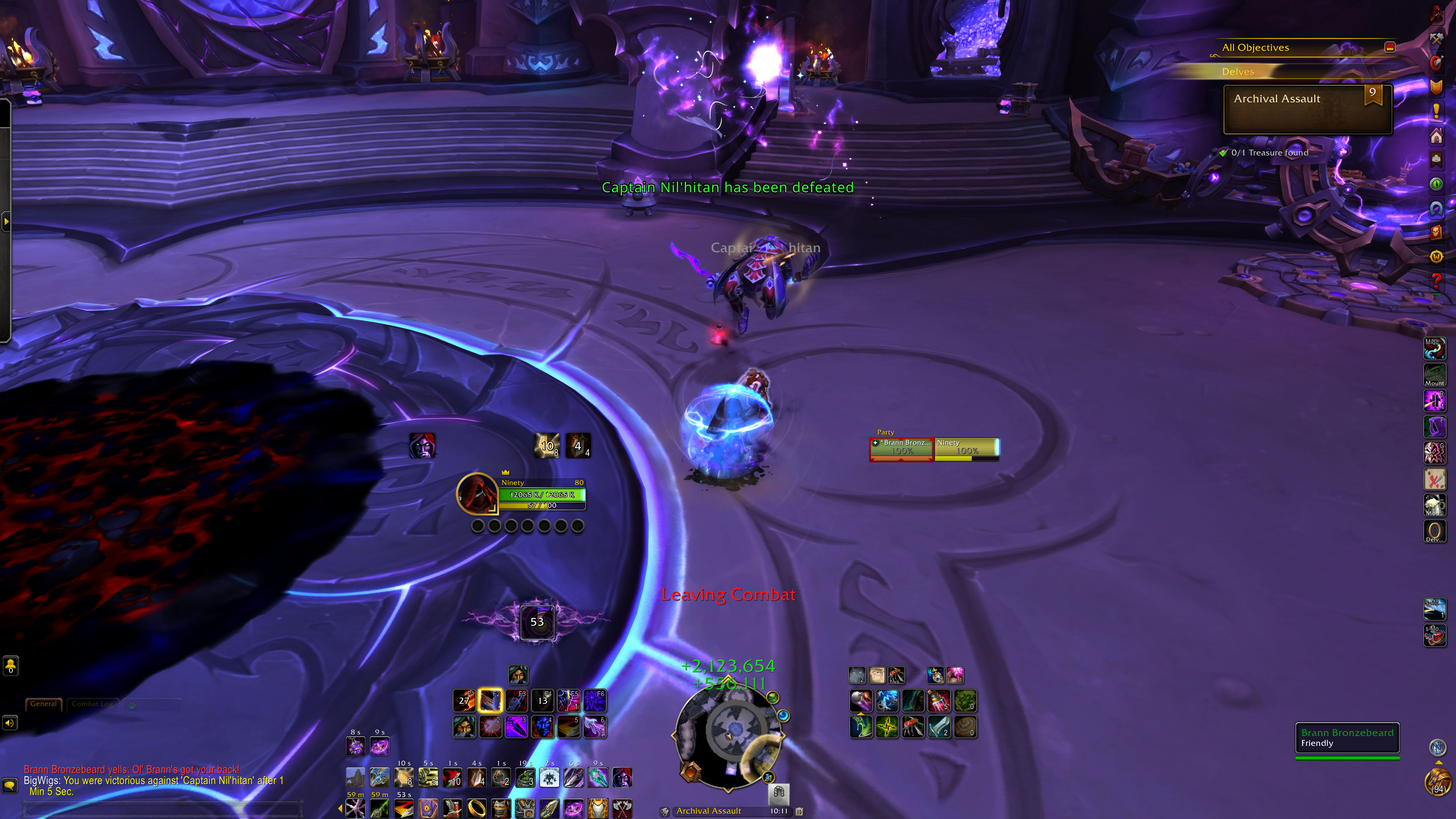Collapse the Delves objectives section
The height and width of the screenshot is (819, 1456).
(x=1238, y=72)
